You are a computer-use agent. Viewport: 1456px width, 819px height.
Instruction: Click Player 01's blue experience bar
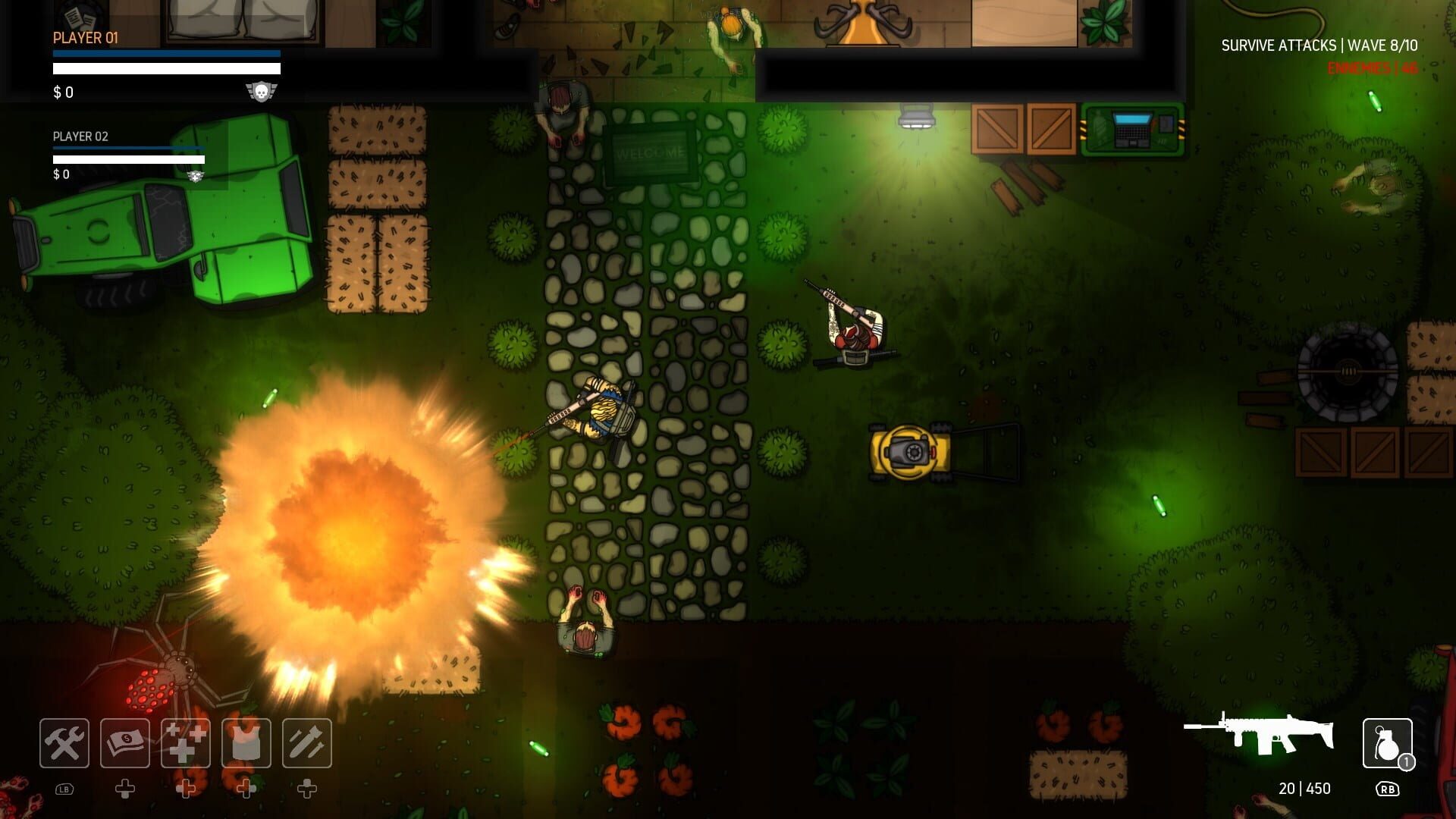pyautogui.click(x=167, y=53)
